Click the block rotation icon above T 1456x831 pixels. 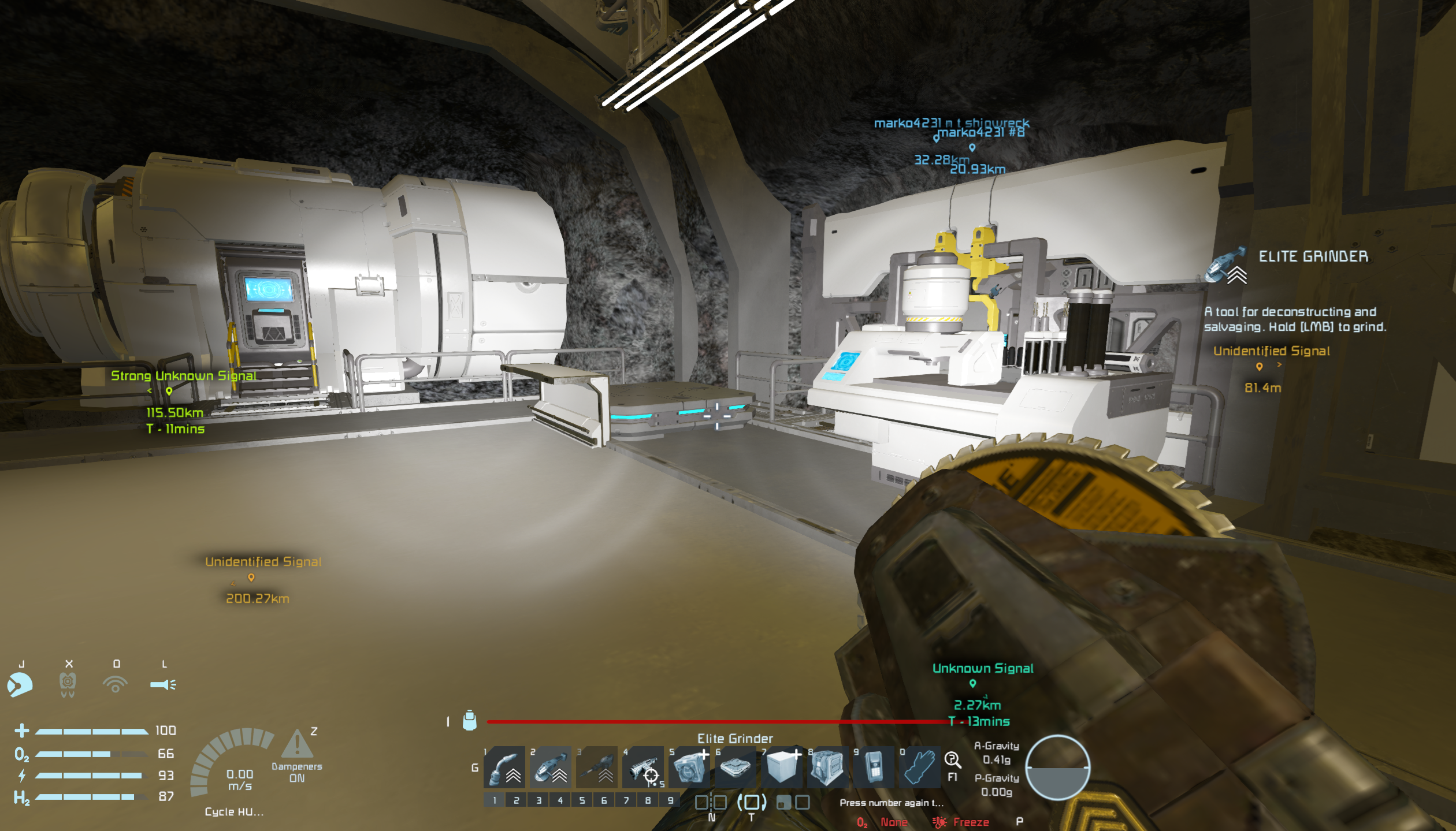pos(752,802)
